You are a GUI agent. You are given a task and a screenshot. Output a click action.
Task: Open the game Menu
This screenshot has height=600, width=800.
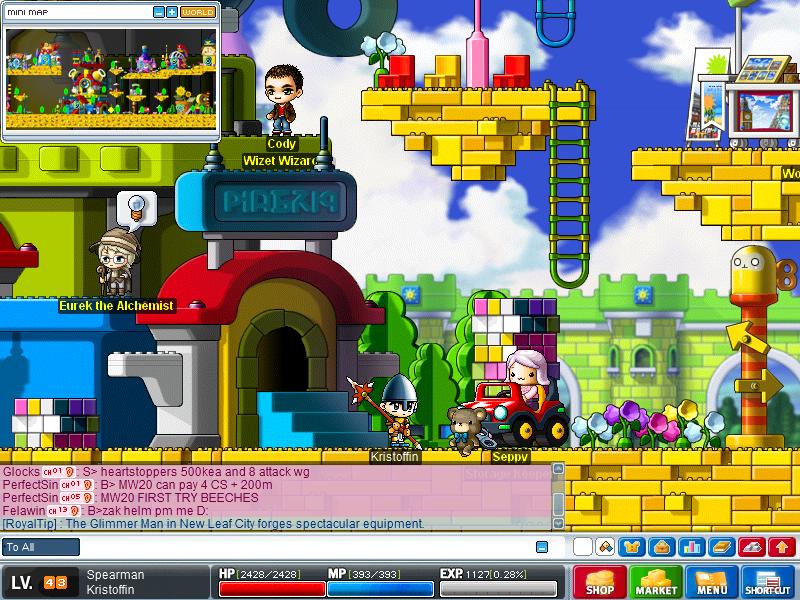pos(712,582)
